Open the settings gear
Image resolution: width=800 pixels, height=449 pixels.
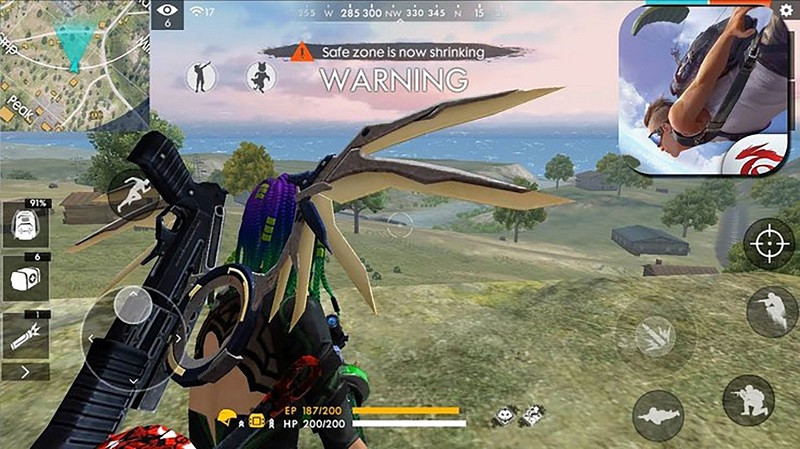click(786, 9)
